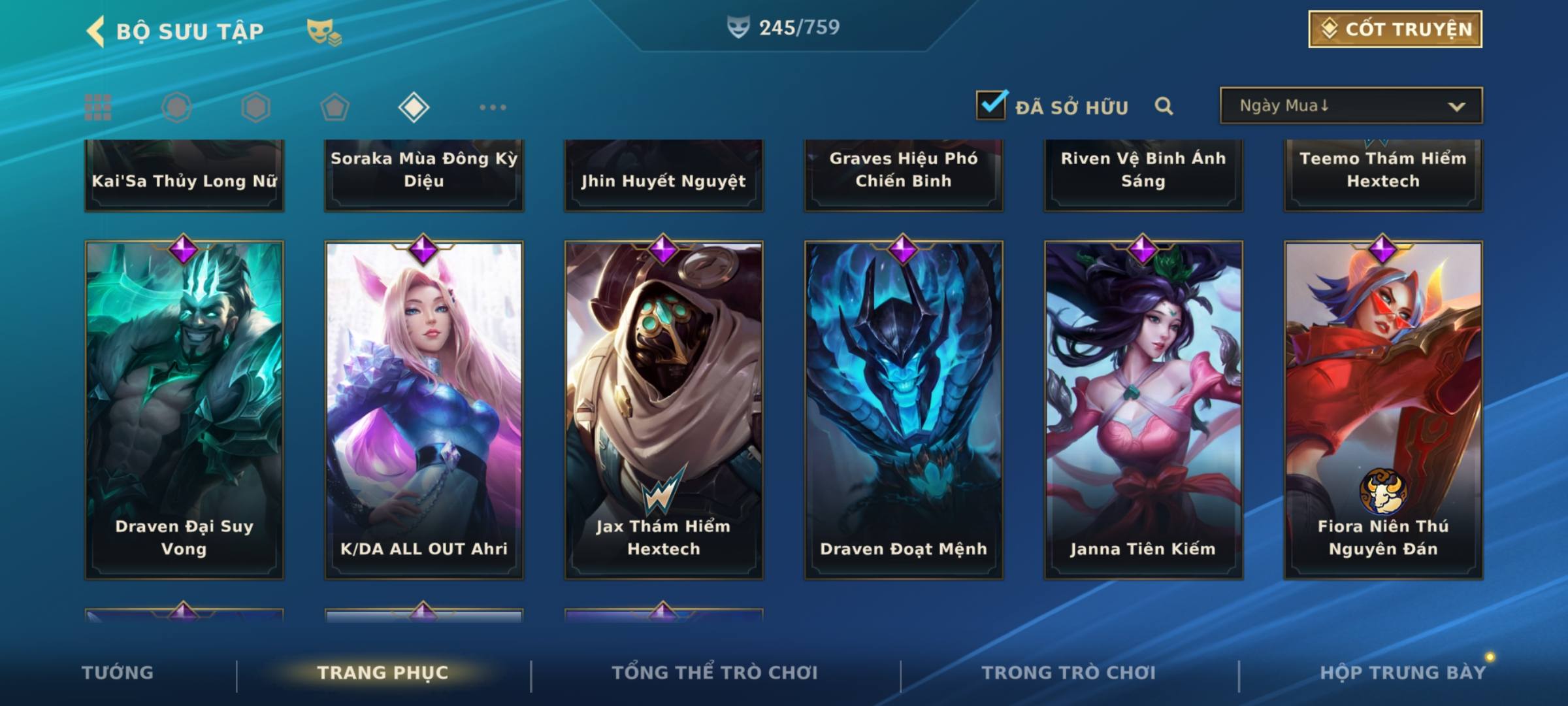
Task: Open the skin search magnifier
Action: [x=1164, y=106]
